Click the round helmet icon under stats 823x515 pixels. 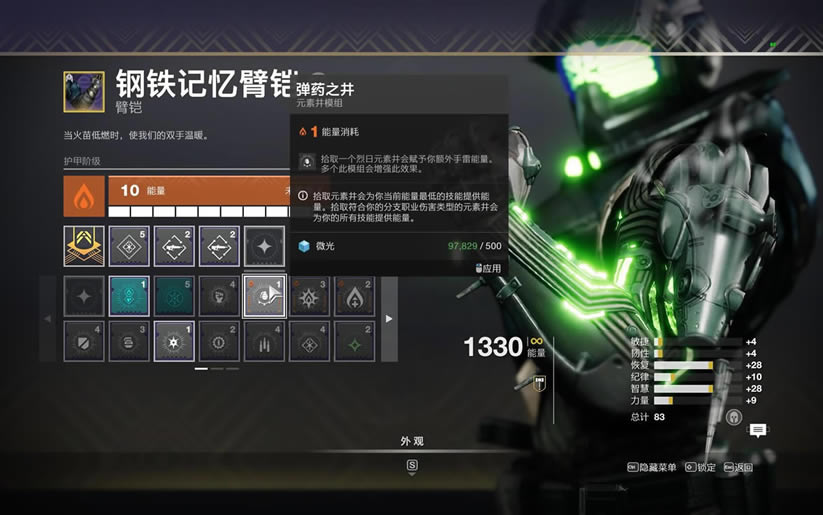[734, 417]
